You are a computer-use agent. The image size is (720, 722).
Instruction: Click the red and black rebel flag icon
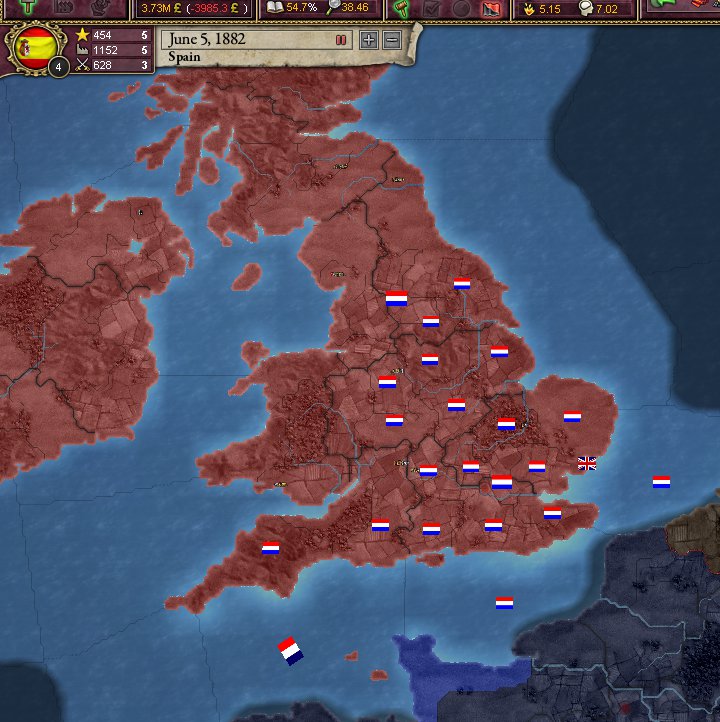(491, 8)
